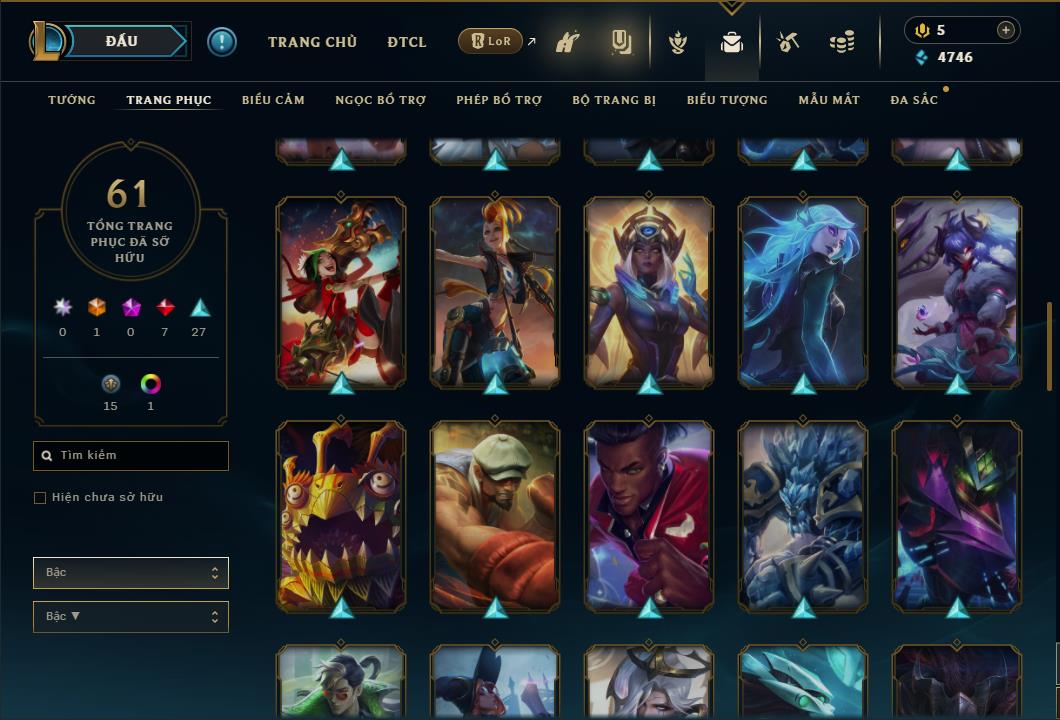The width and height of the screenshot is (1060, 720).
Task: Click the ĐẤU play button
Action: [x=122, y=41]
